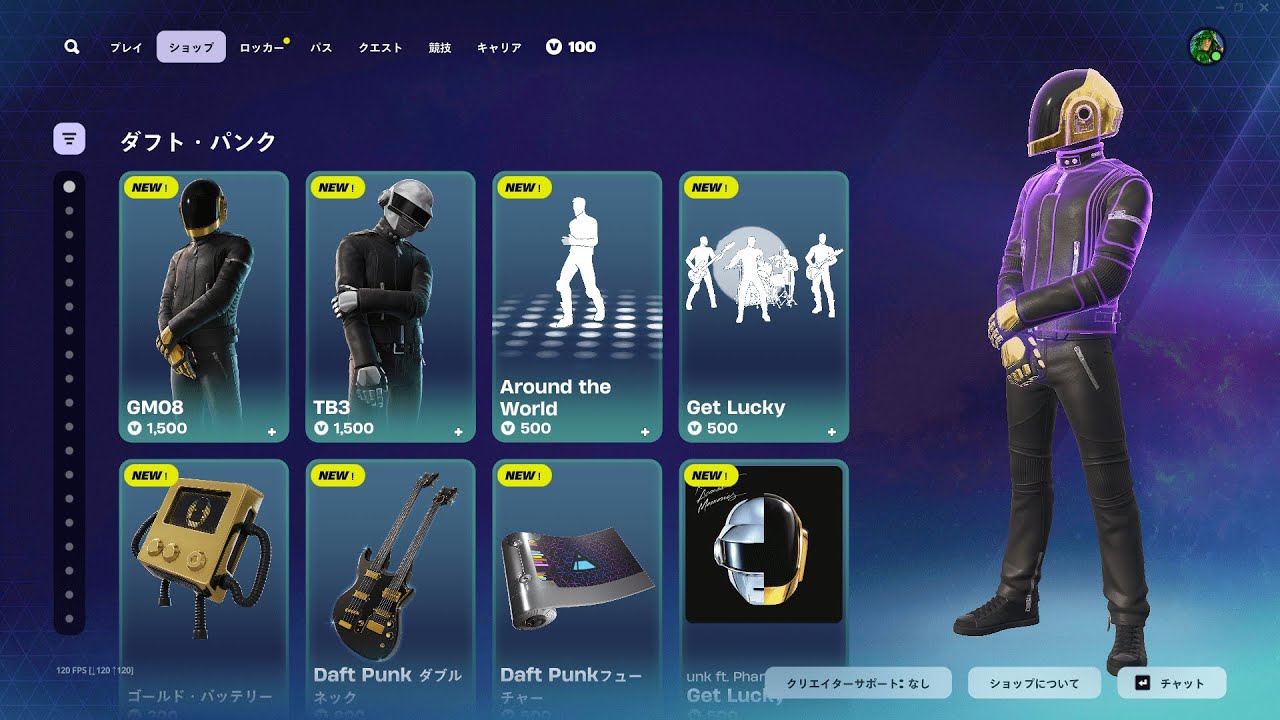Select the Get Lucky emote card

coord(764,306)
